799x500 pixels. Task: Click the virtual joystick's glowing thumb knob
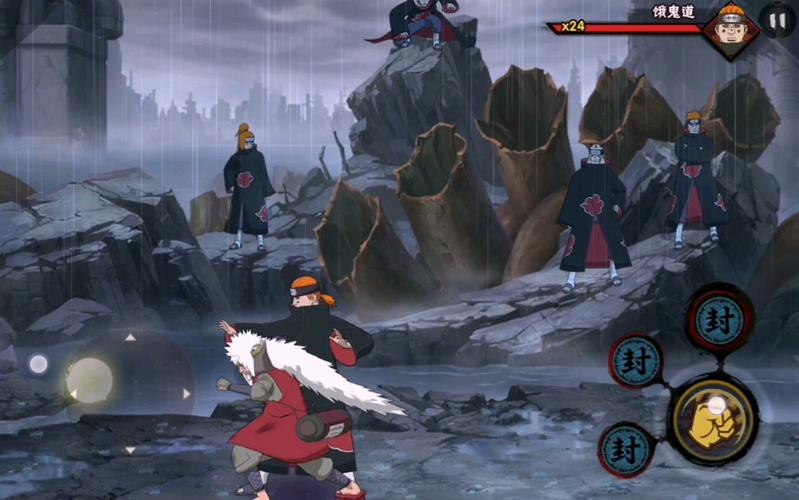(90, 381)
